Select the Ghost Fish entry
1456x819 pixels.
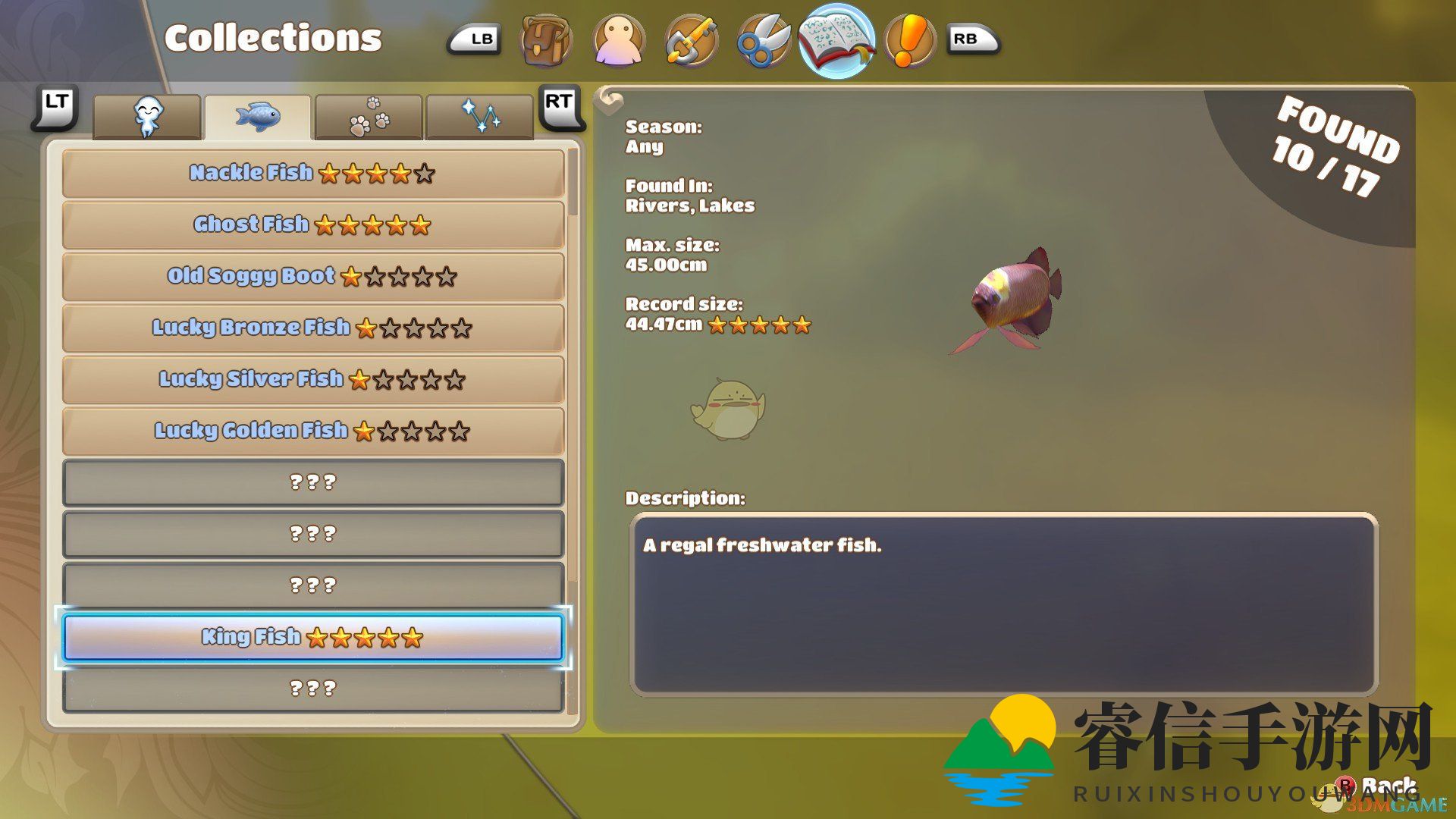point(312,225)
